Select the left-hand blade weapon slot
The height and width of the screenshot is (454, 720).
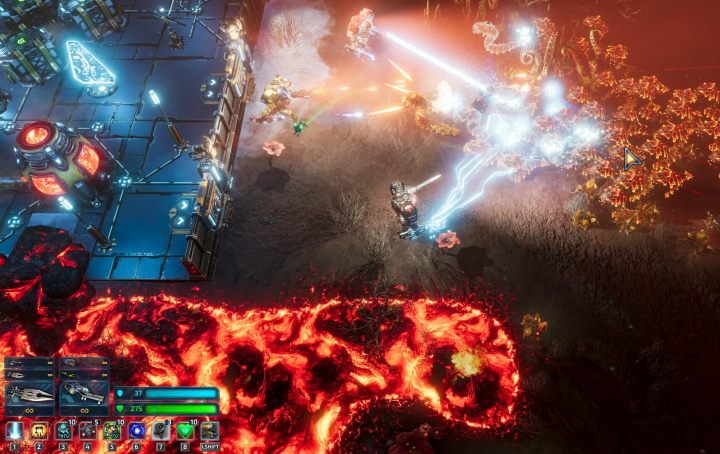click(29, 395)
